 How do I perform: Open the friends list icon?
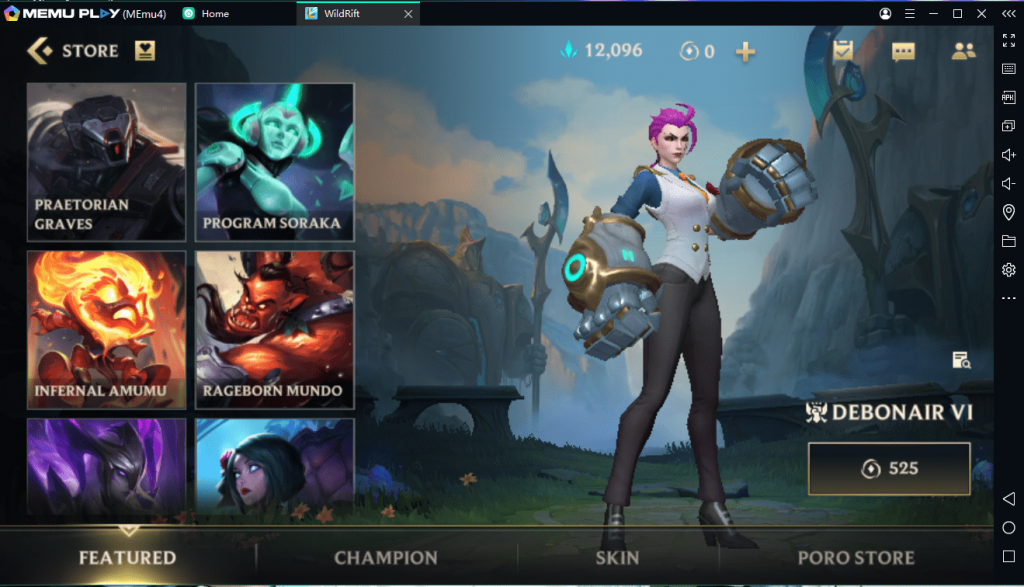963,51
